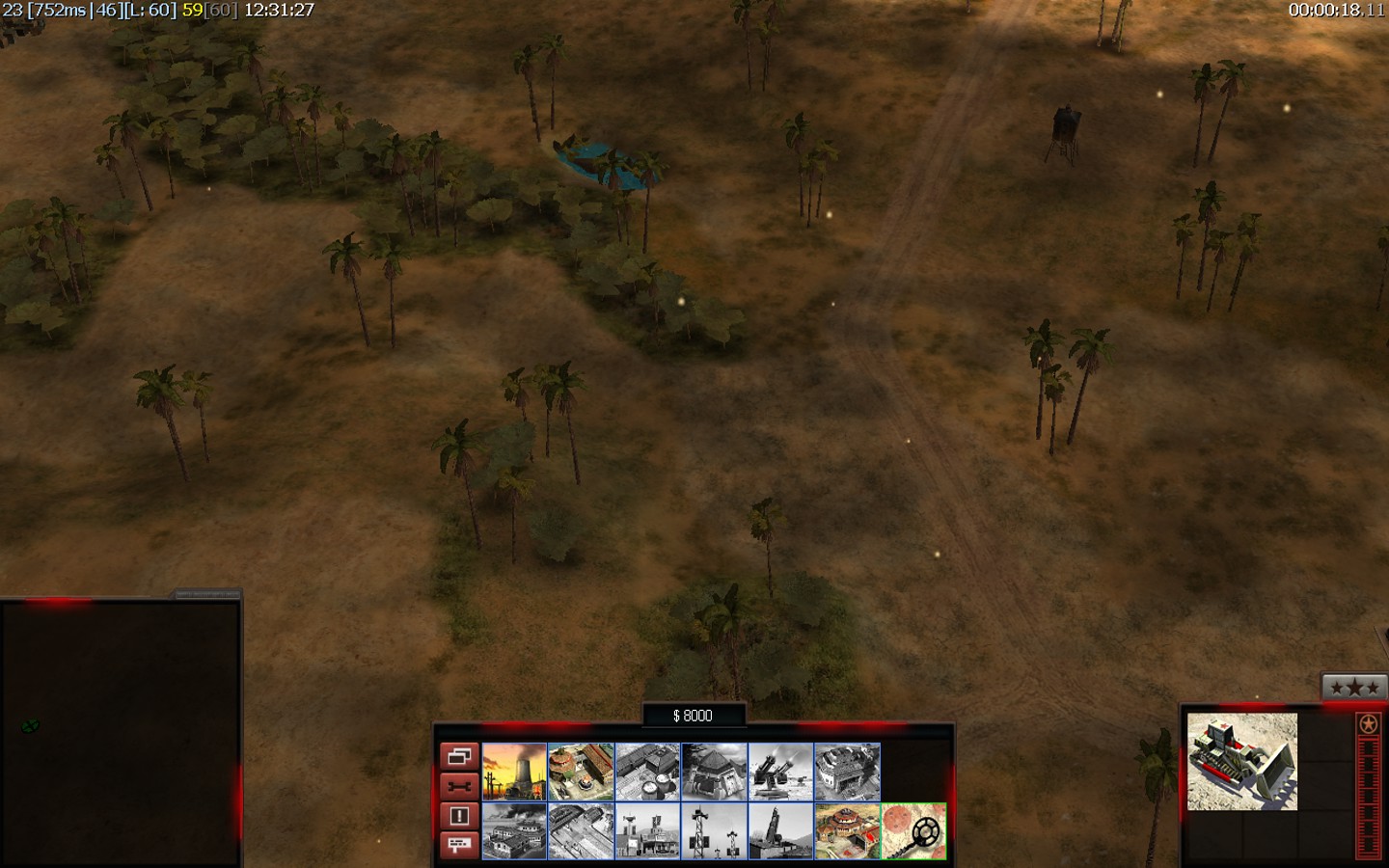Click the overlapping windows button

(459, 756)
